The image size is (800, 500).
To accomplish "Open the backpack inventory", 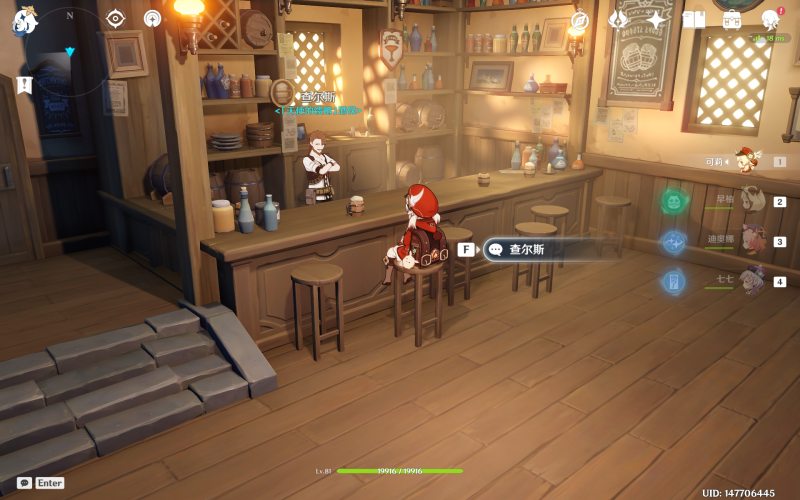I will click(732, 20).
